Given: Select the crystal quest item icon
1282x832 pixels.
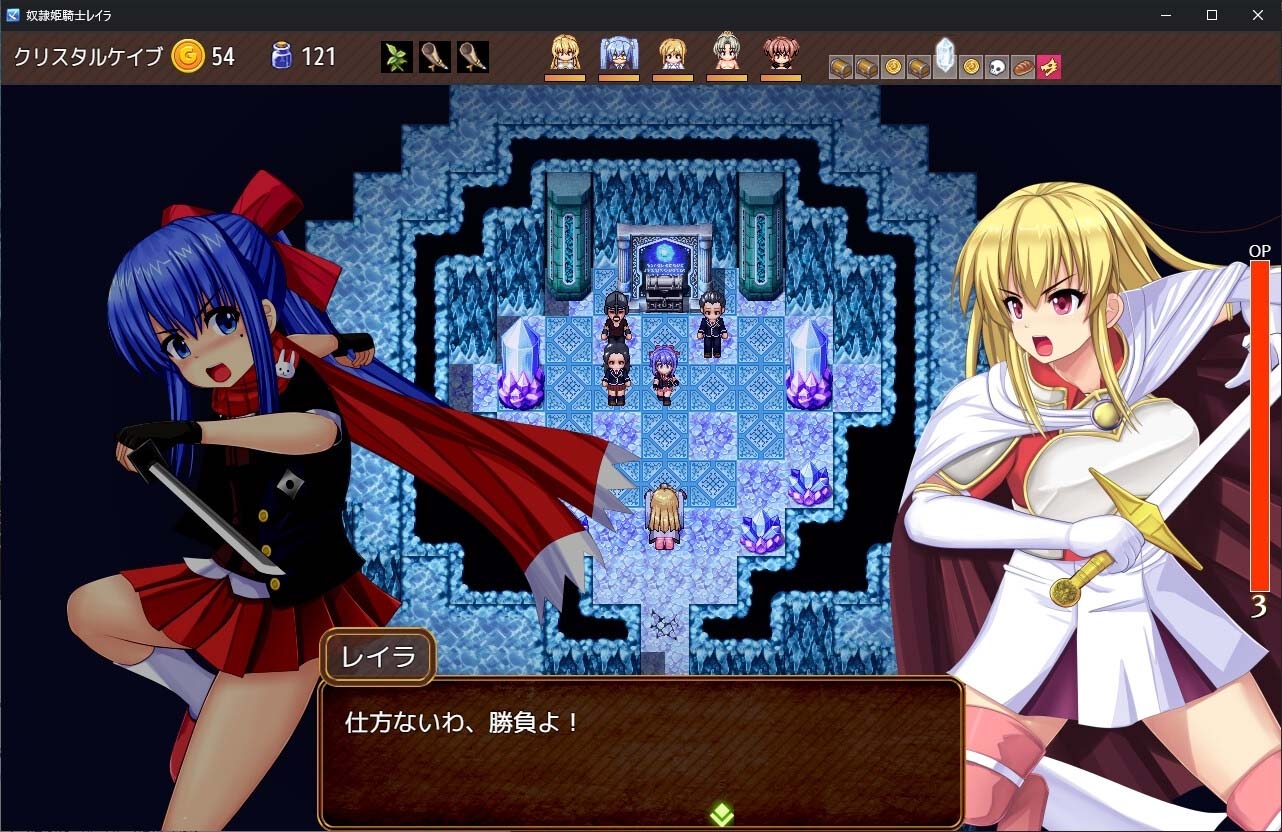Looking at the screenshot, I should tap(946, 63).
